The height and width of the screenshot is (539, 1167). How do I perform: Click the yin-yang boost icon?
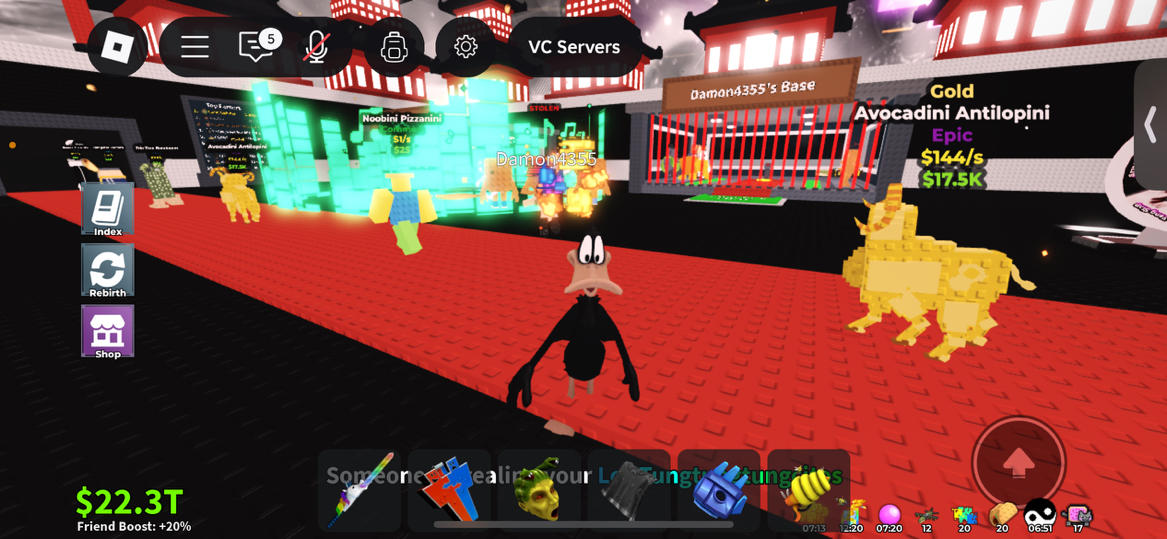(x=1040, y=514)
